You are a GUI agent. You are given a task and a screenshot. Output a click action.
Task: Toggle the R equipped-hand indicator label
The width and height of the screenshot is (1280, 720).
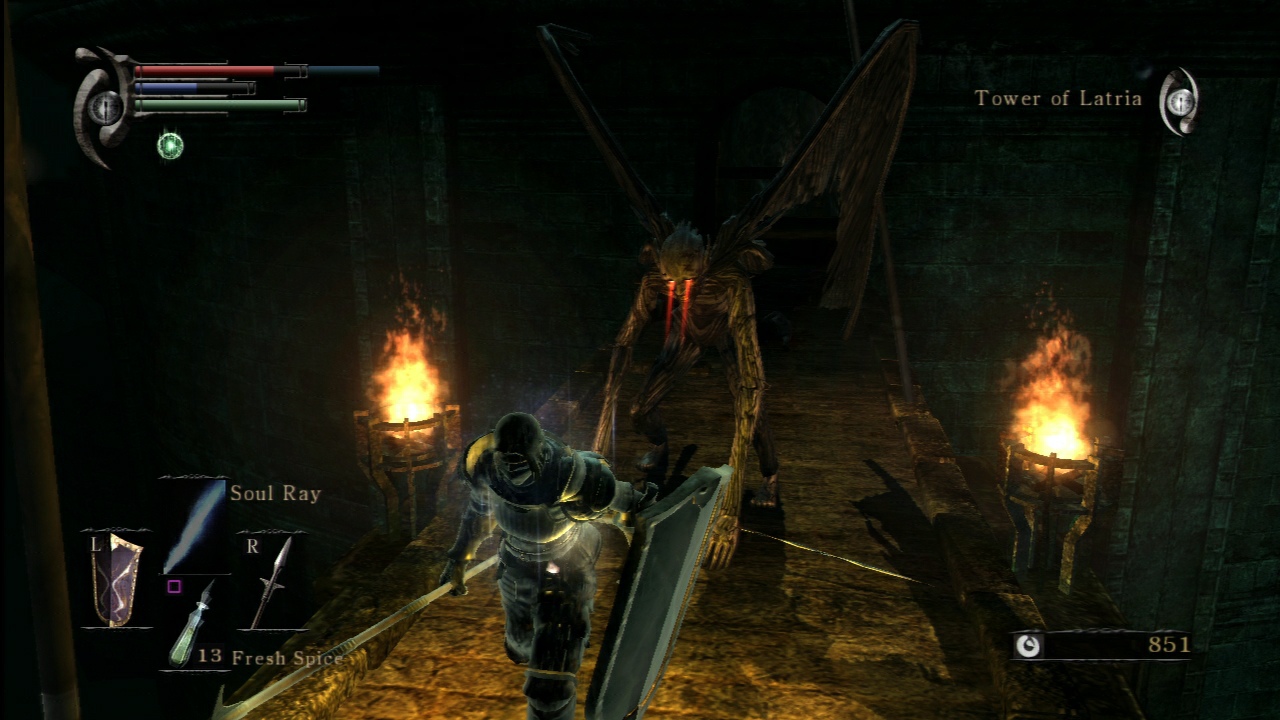coord(250,545)
